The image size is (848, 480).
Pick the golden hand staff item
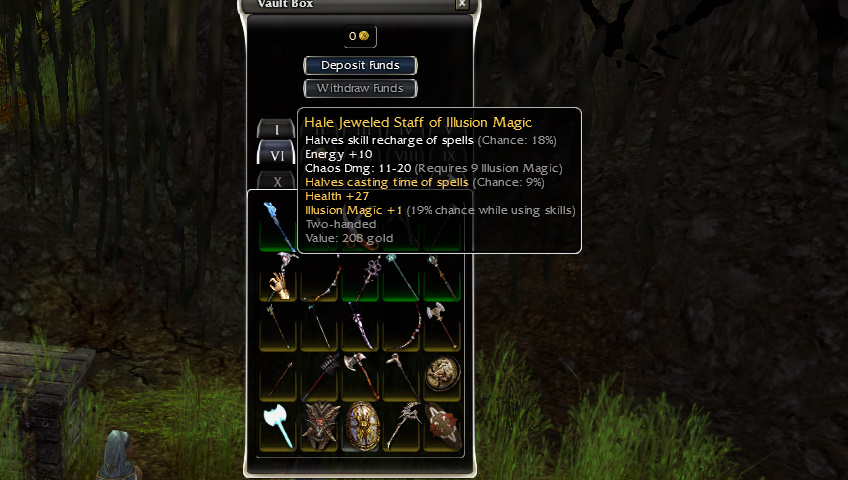[x=278, y=279]
